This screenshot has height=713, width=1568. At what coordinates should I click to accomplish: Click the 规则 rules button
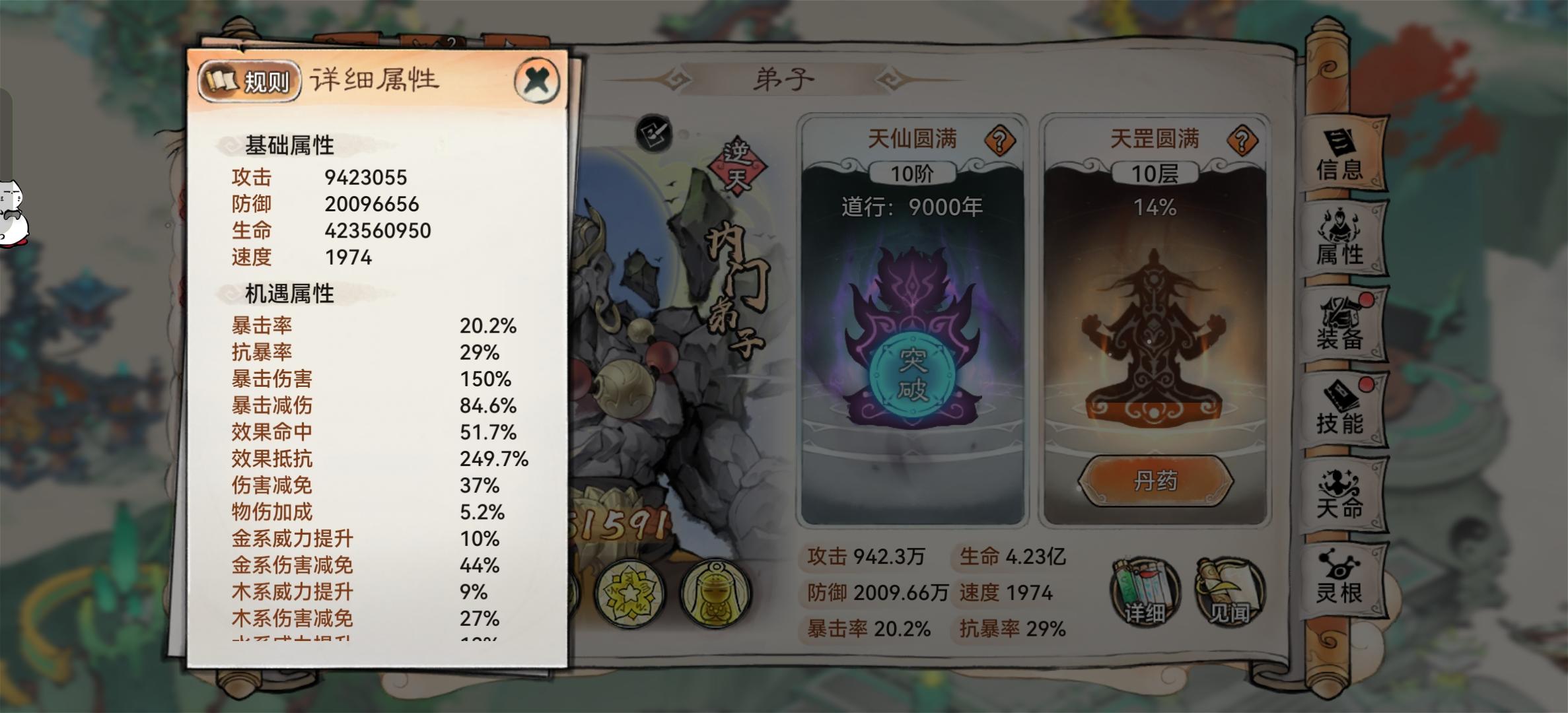(252, 79)
